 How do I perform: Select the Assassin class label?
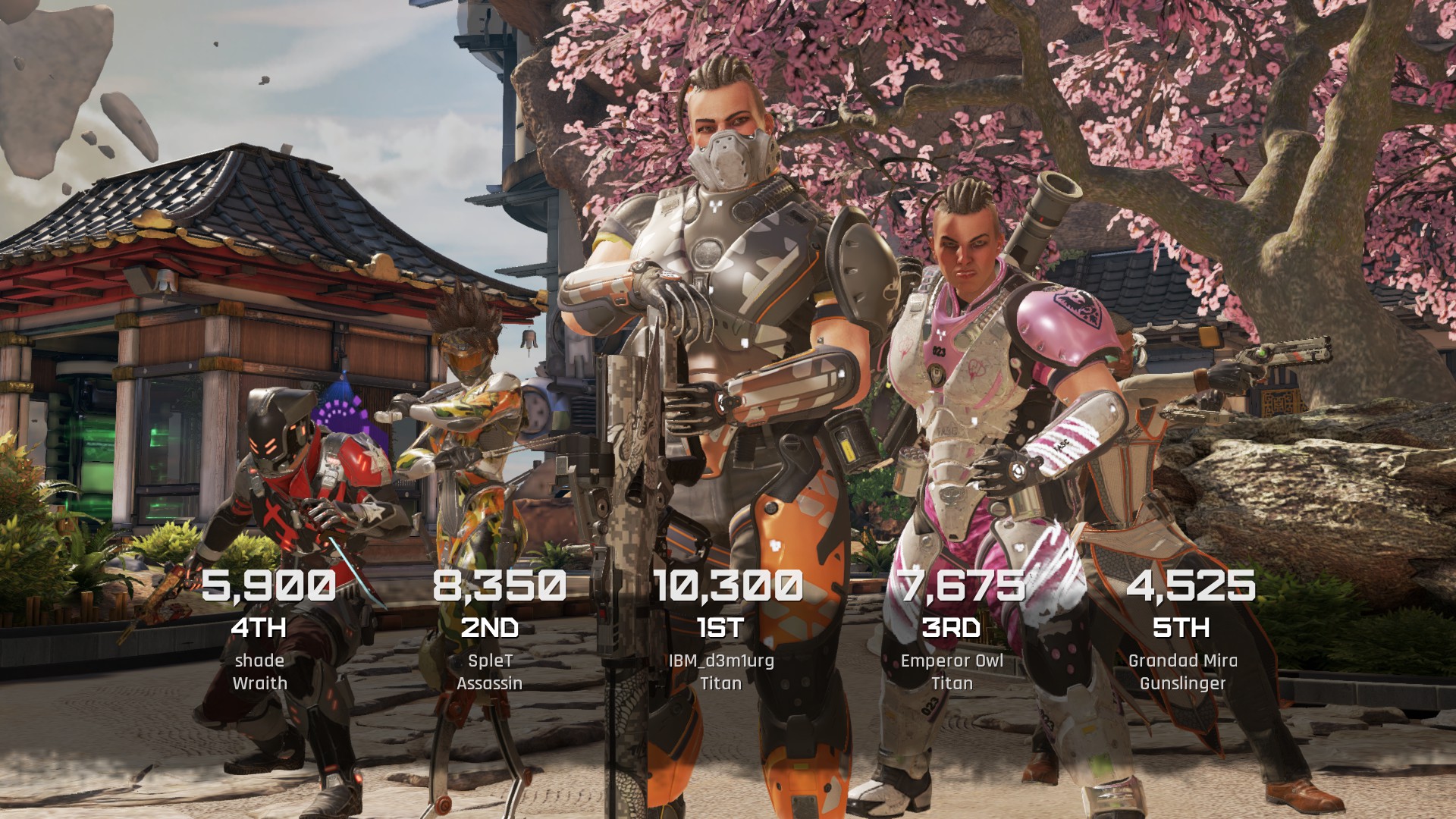click(x=489, y=683)
